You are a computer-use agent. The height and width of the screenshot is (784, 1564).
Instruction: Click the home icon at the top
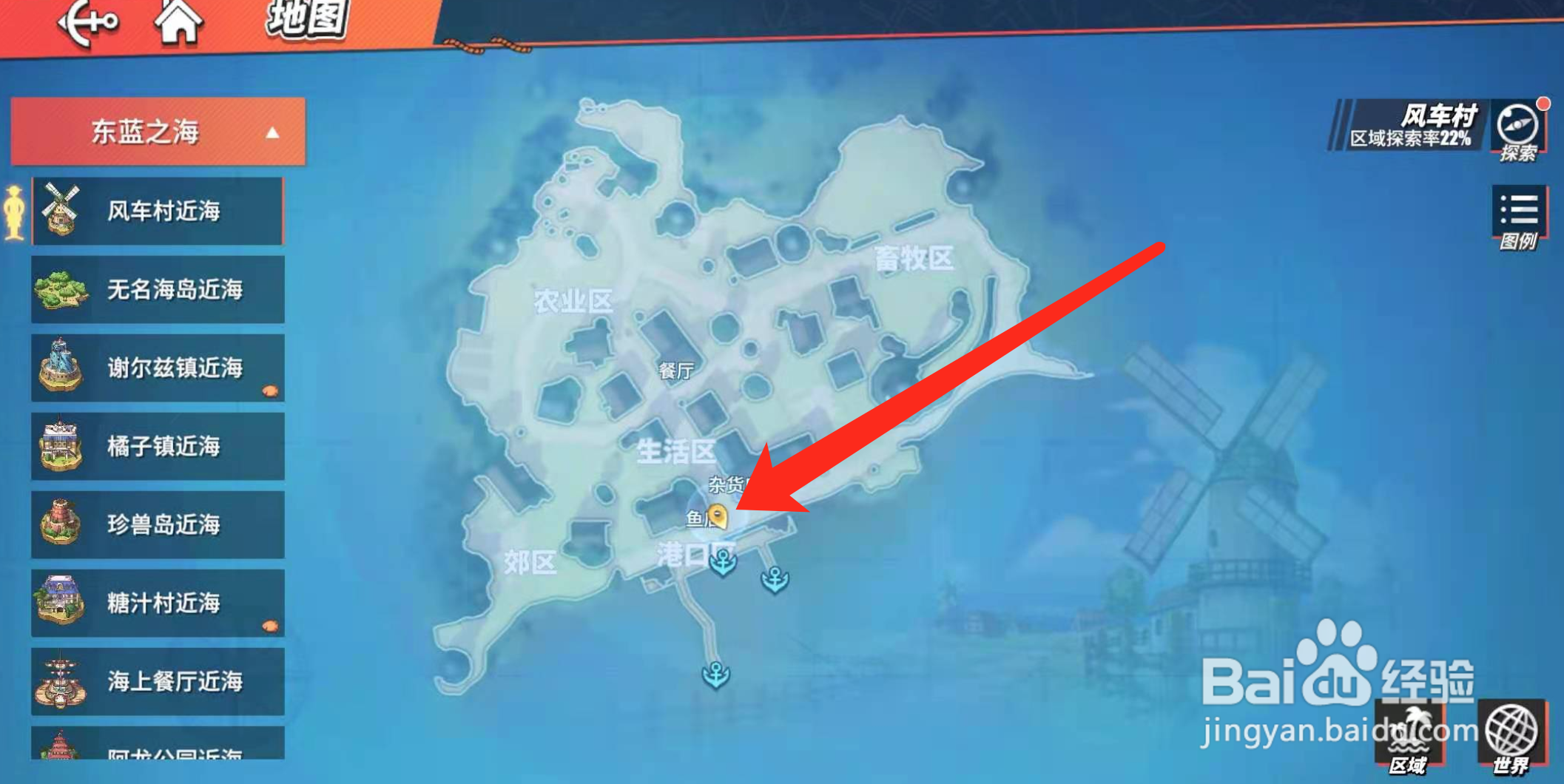coord(180,21)
